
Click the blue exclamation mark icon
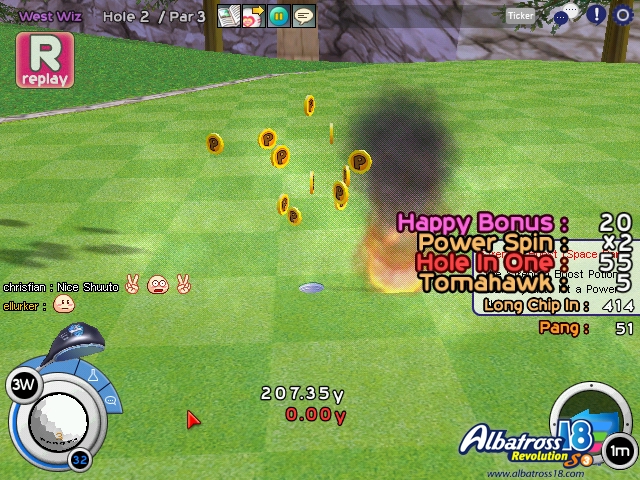(x=596, y=15)
